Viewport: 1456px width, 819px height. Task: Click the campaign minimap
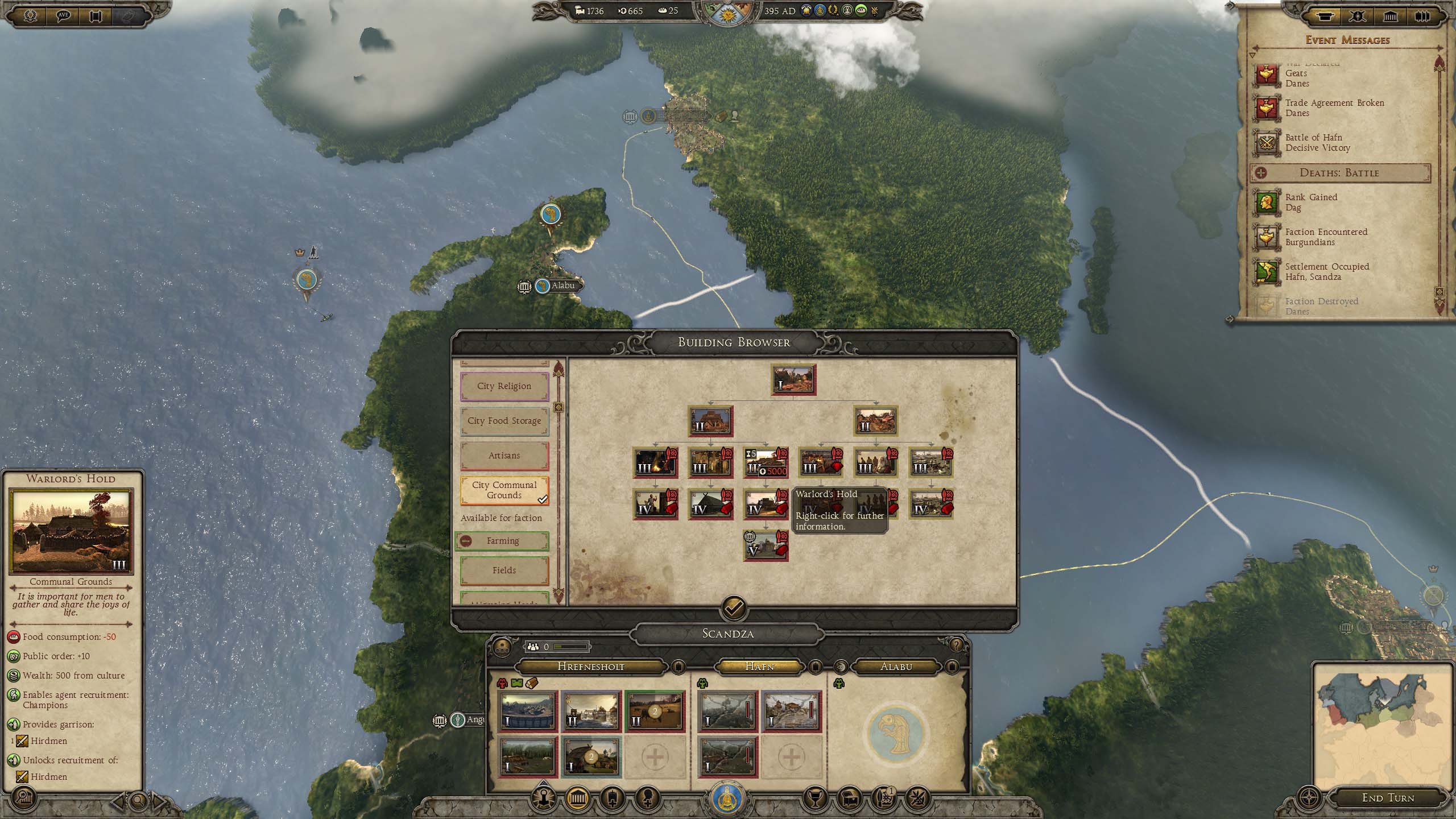point(1382,725)
